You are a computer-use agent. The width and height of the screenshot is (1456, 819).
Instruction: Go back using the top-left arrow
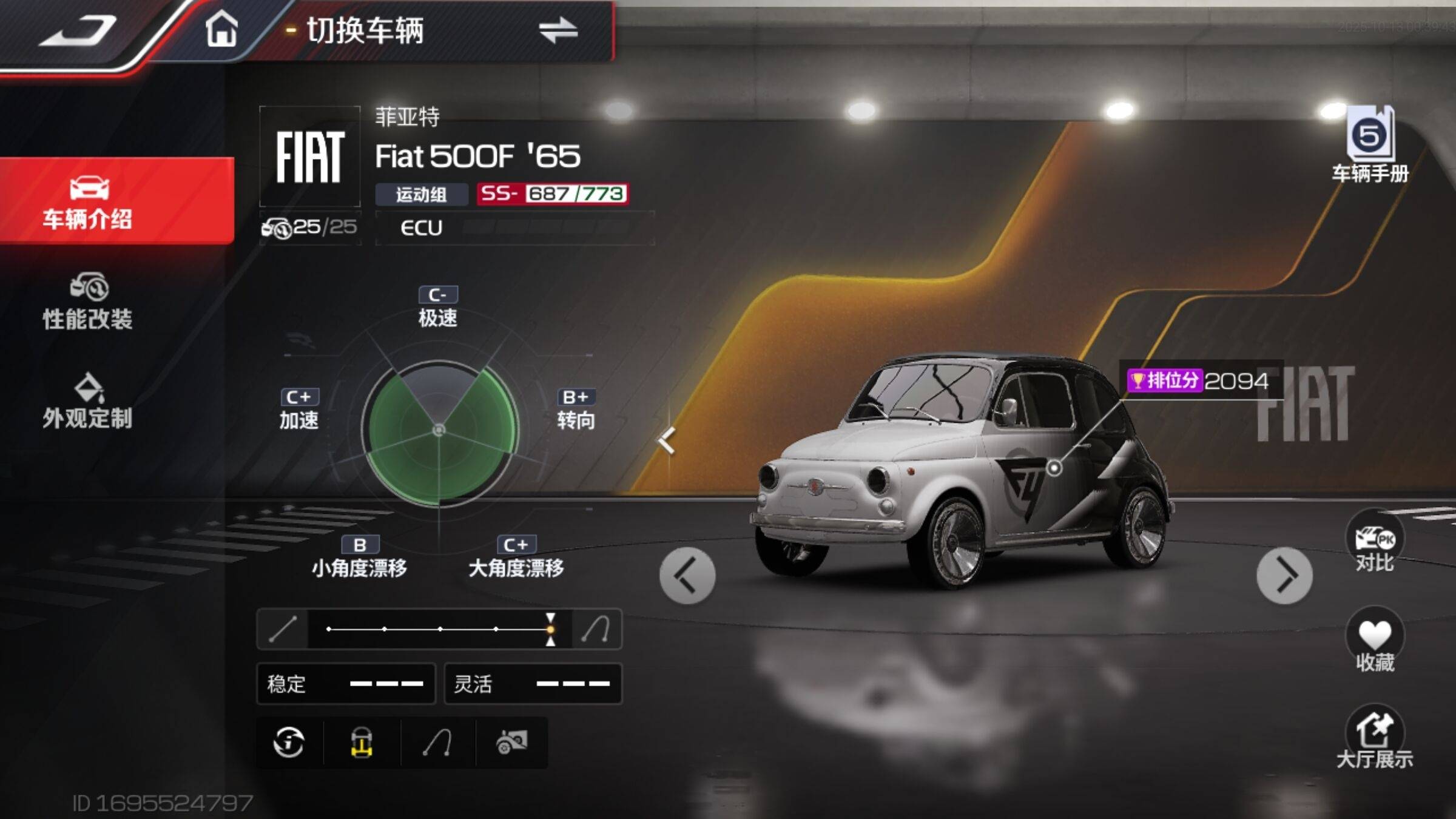coord(78,30)
